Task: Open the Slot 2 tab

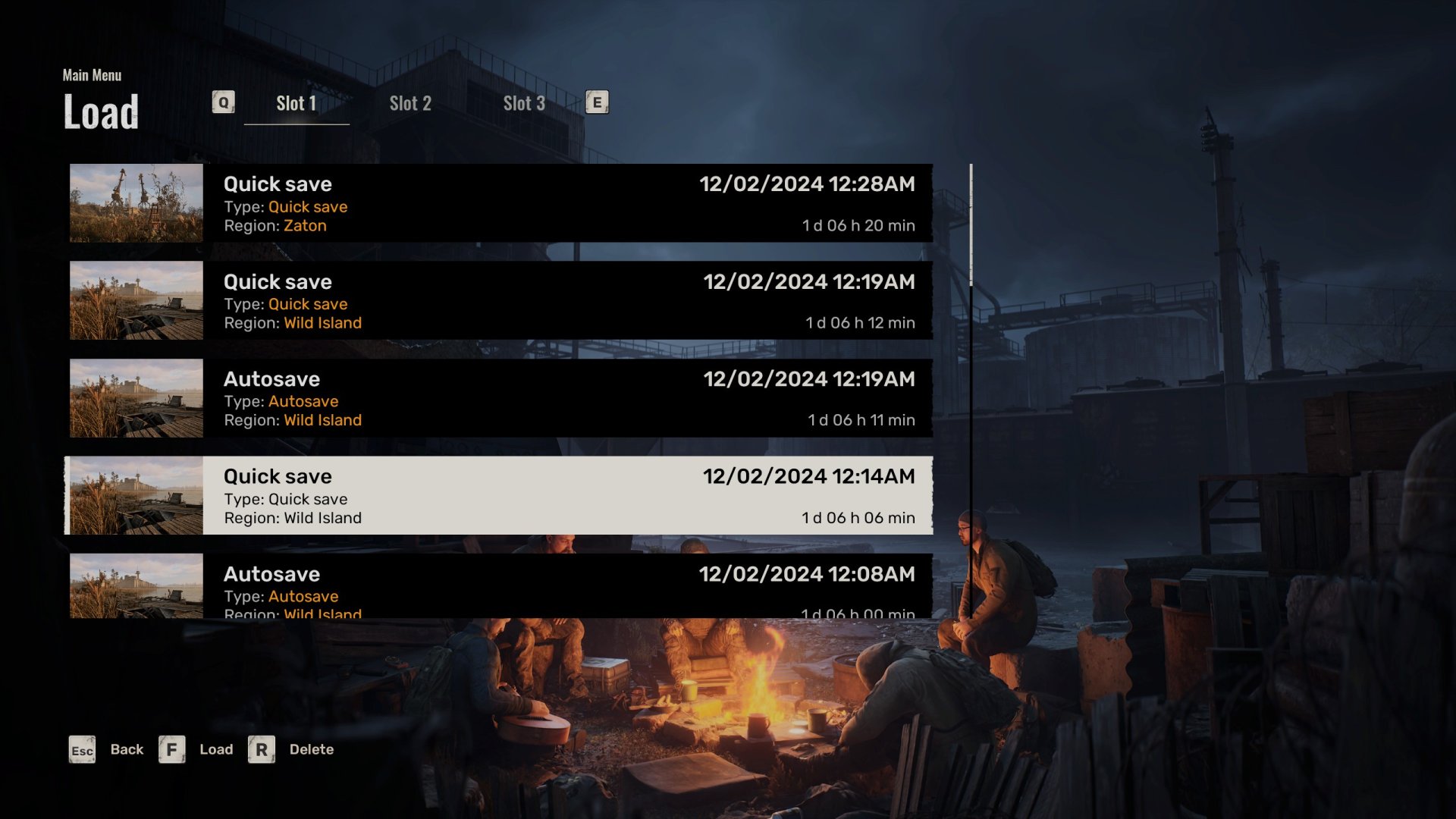Action: (410, 104)
